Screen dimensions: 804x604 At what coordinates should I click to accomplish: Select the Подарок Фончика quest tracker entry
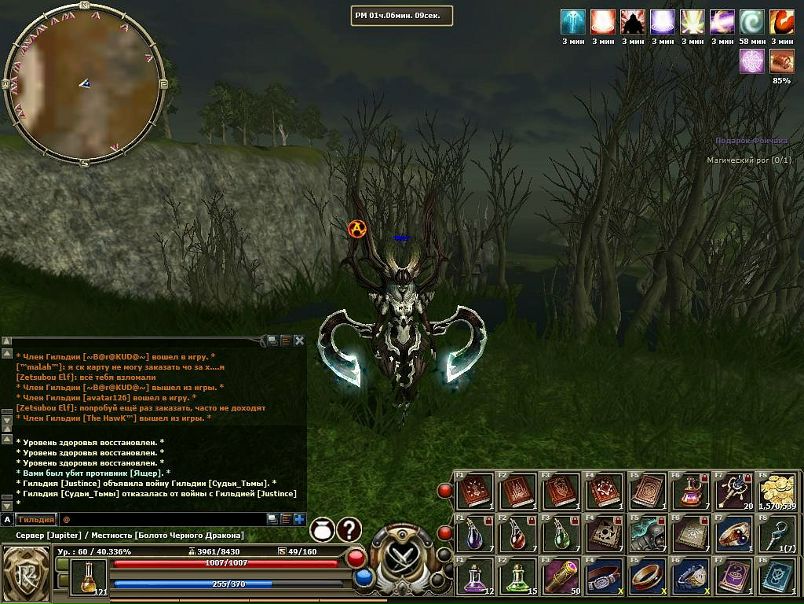[750, 142]
